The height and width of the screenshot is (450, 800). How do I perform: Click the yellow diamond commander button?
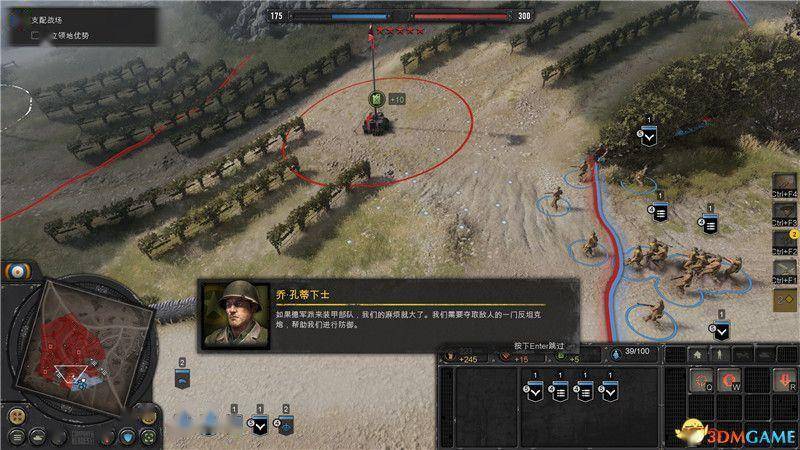point(783,298)
